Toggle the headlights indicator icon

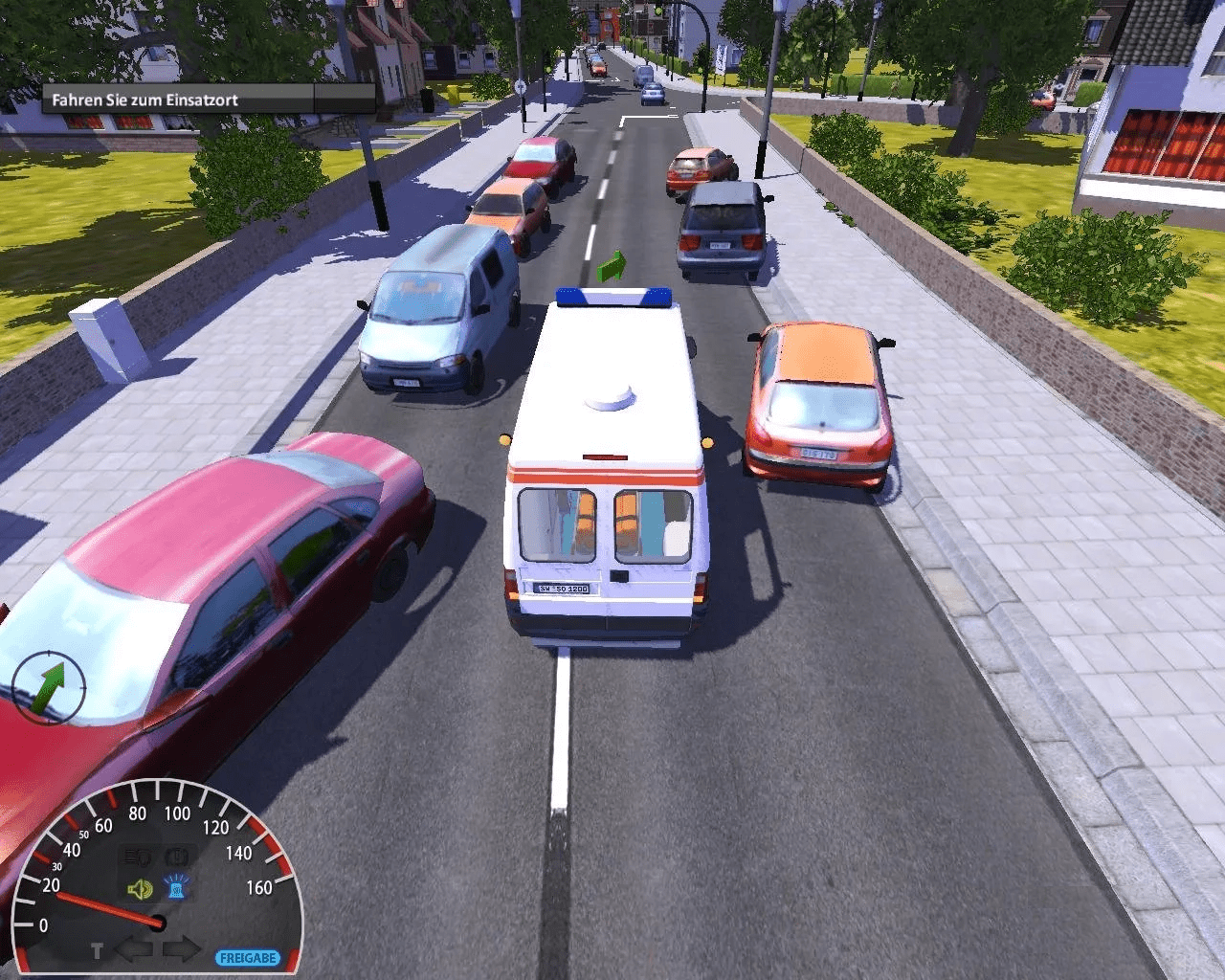tap(139, 856)
